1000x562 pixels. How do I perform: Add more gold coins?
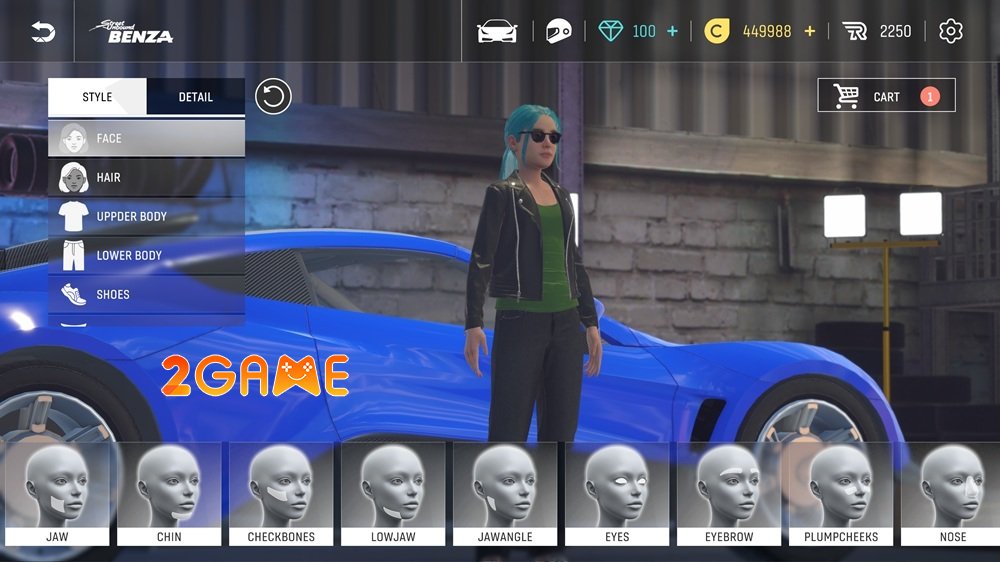click(x=810, y=32)
